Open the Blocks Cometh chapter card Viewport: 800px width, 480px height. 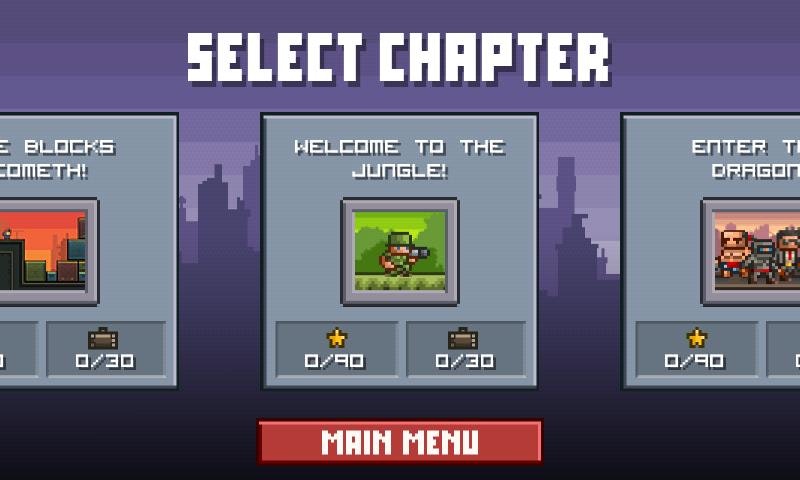pyautogui.click(x=88, y=251)
